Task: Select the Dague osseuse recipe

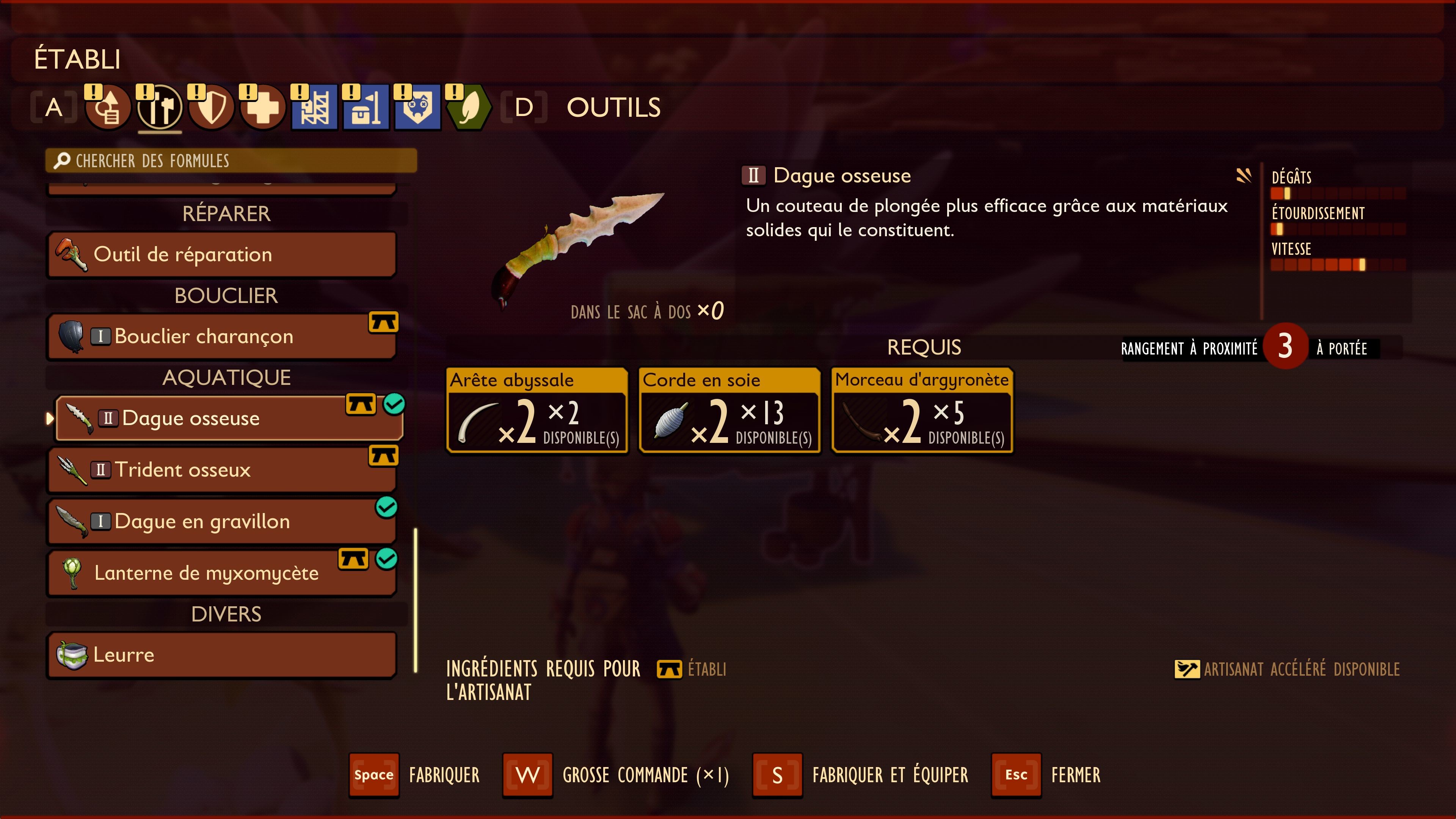Action: pos(229,418)
